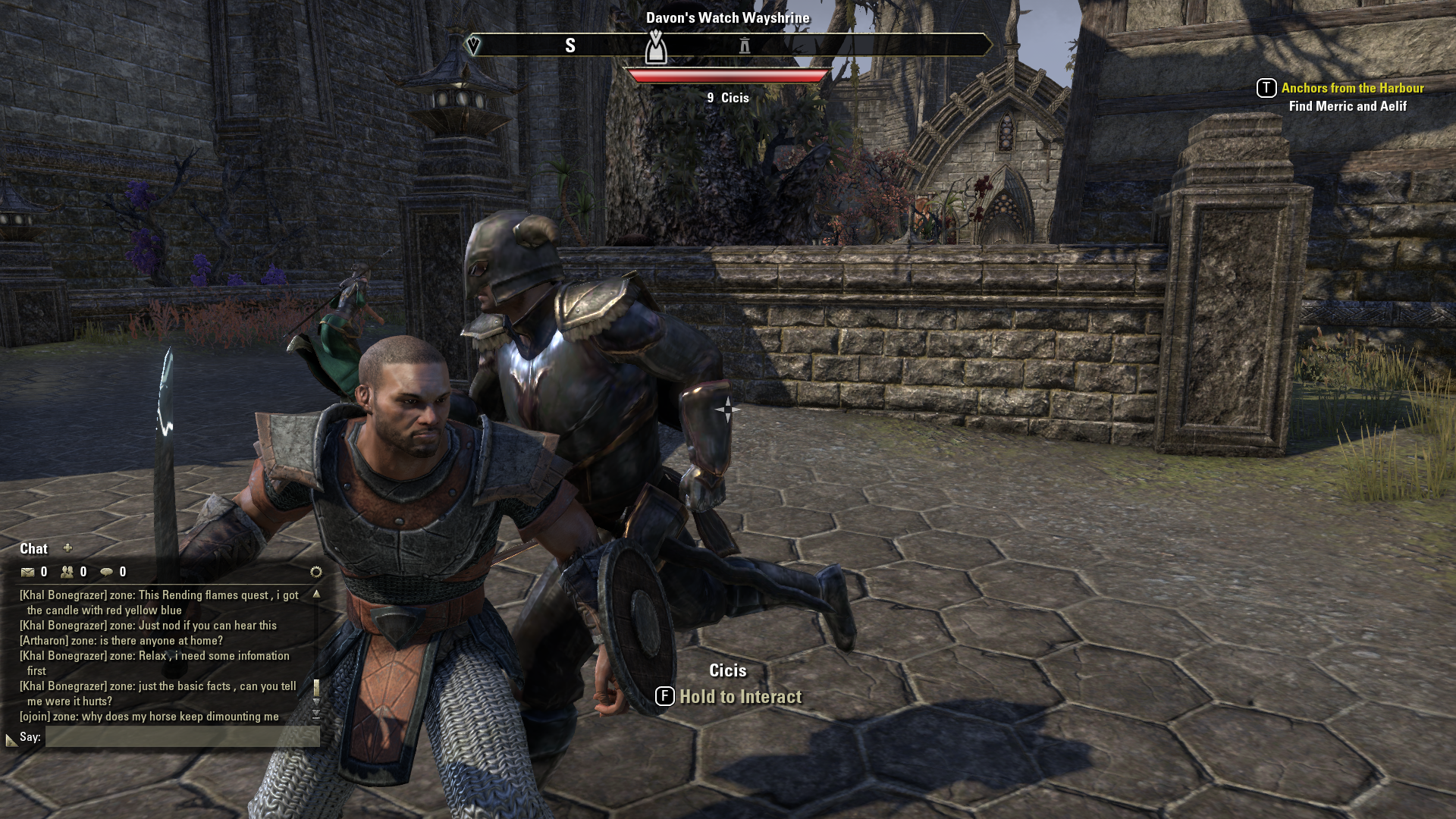The image size is (1456, 819).
Task: Select the Chat tab
Action: (x=33, y=549)
